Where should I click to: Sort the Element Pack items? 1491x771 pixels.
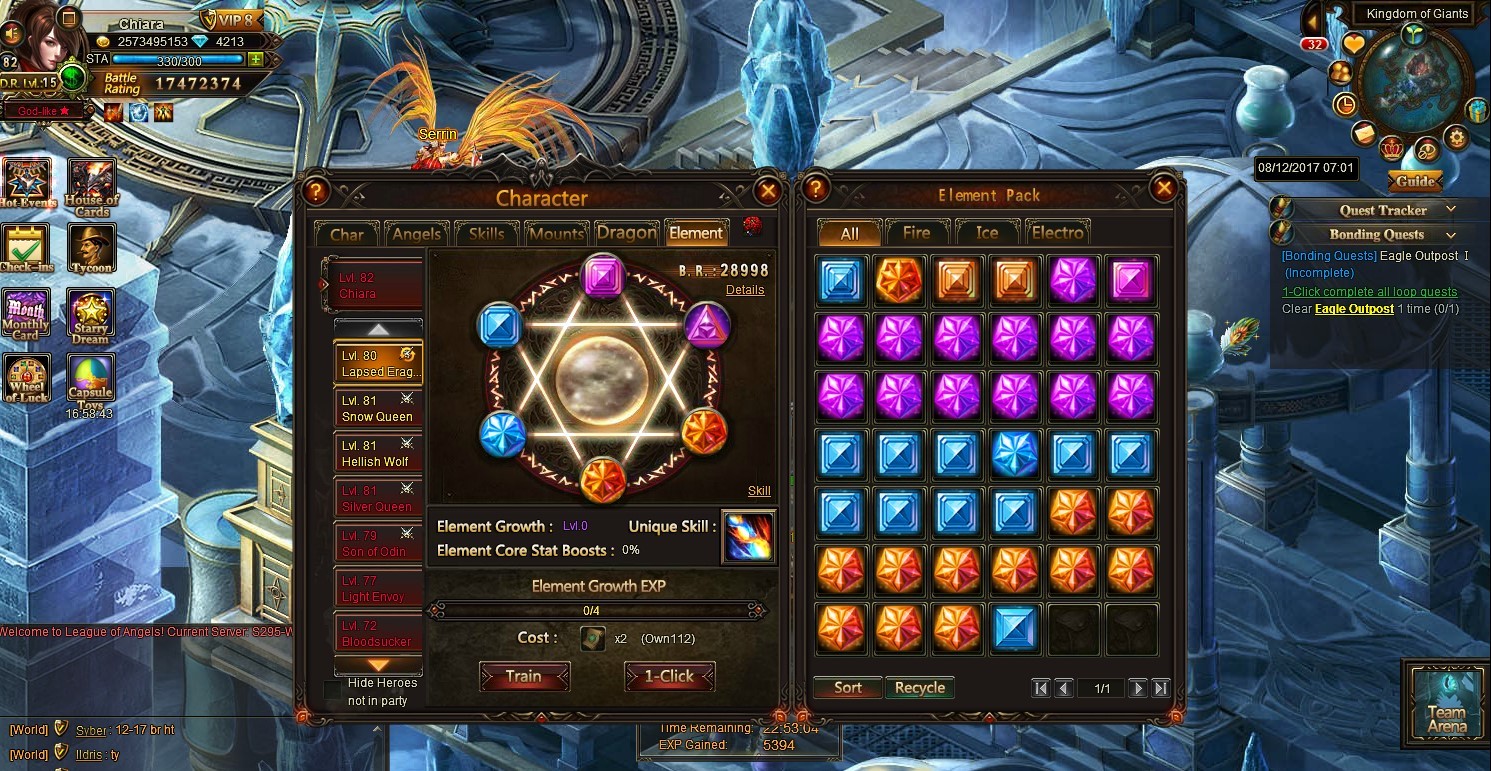(x=848, y=688)
